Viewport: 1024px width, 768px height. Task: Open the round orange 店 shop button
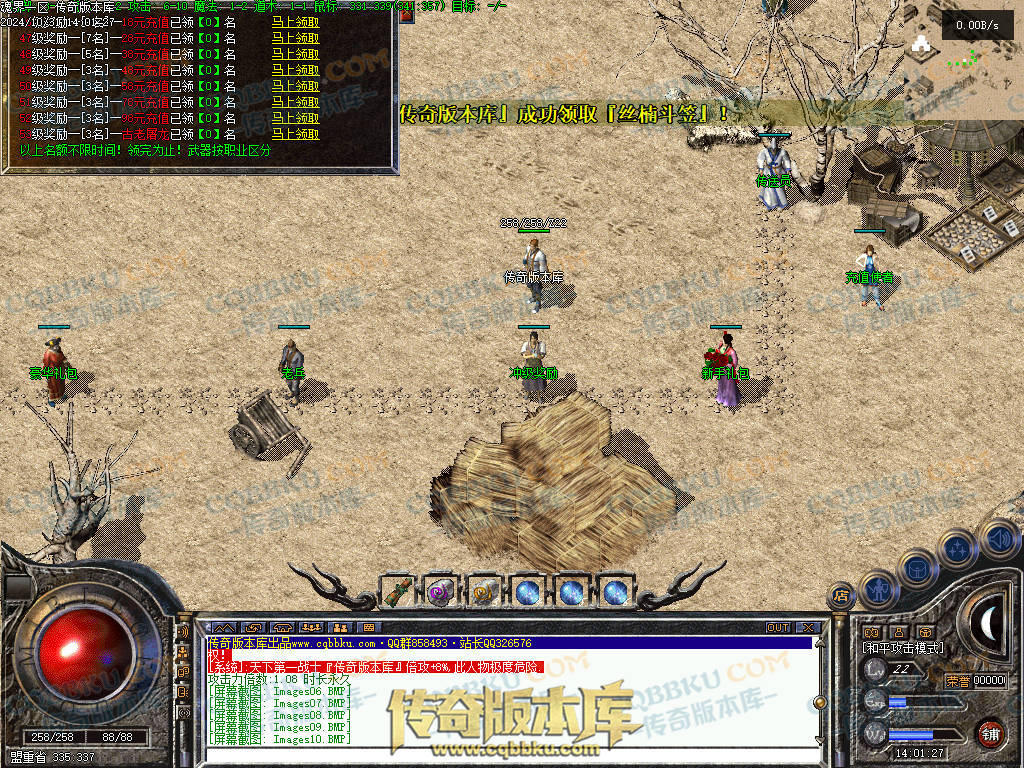tap(841, 597)
